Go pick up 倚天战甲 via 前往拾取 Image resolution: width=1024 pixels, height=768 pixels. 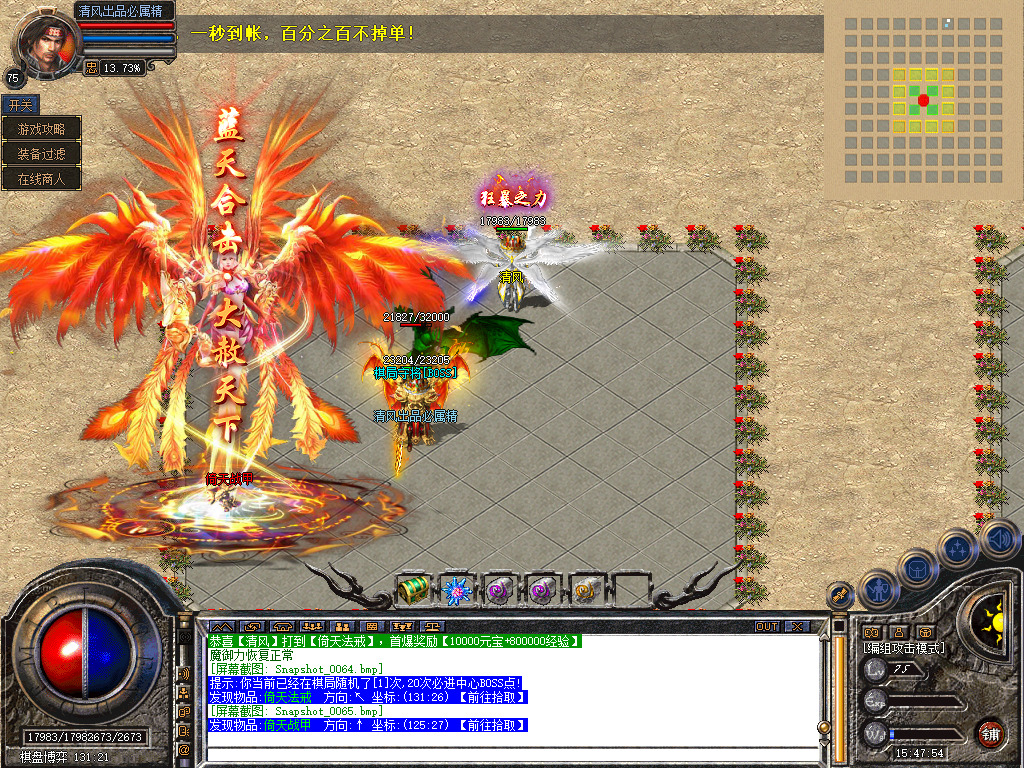492,725
